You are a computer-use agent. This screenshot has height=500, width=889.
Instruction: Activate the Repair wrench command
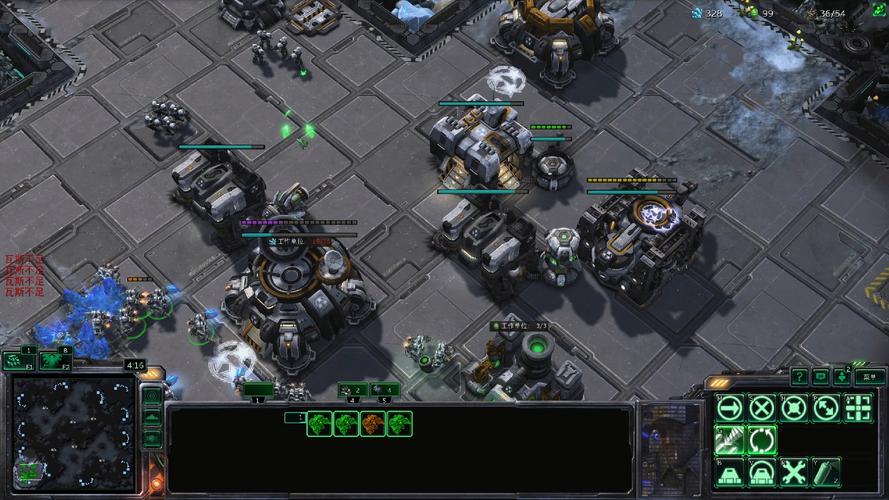coord(794,471)
